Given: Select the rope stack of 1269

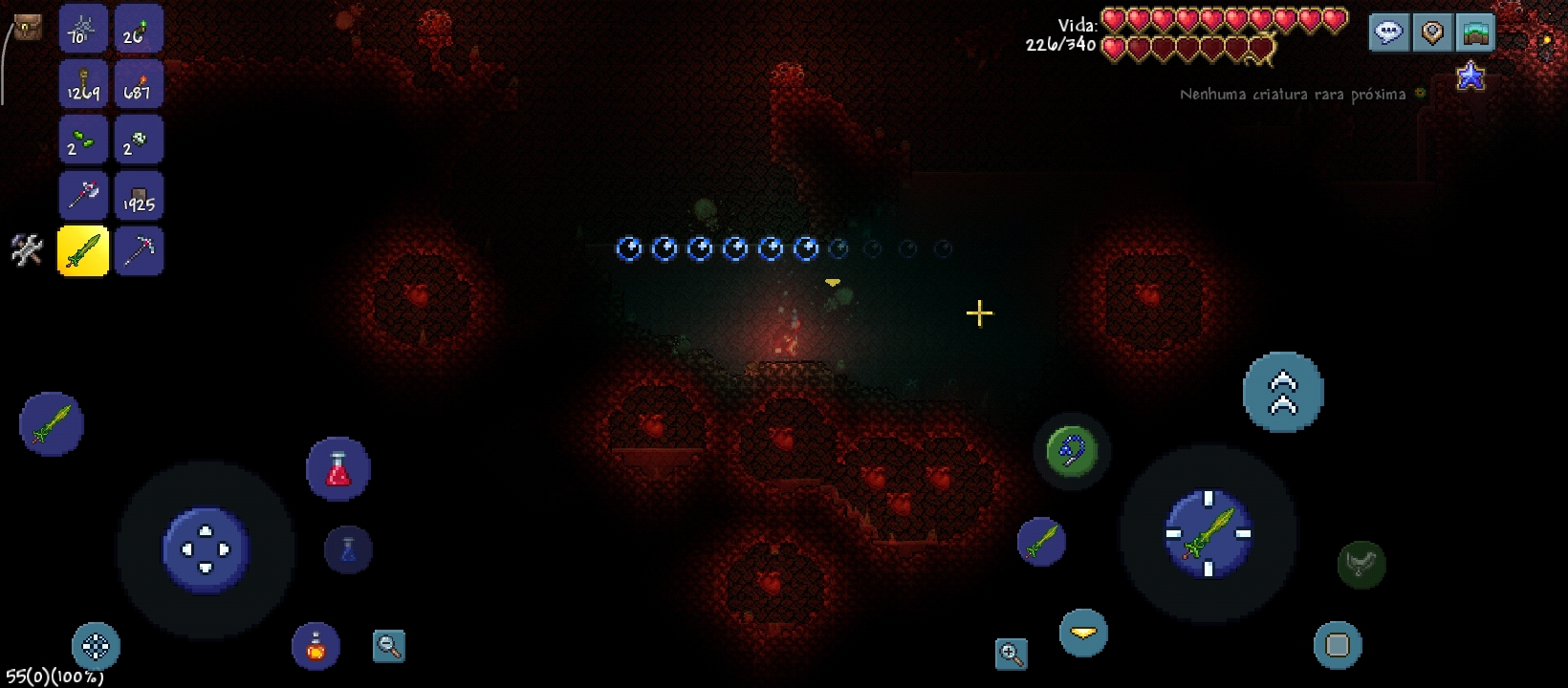Looking at the screenshot, I should pyautogui.click(x=83, y=84).
